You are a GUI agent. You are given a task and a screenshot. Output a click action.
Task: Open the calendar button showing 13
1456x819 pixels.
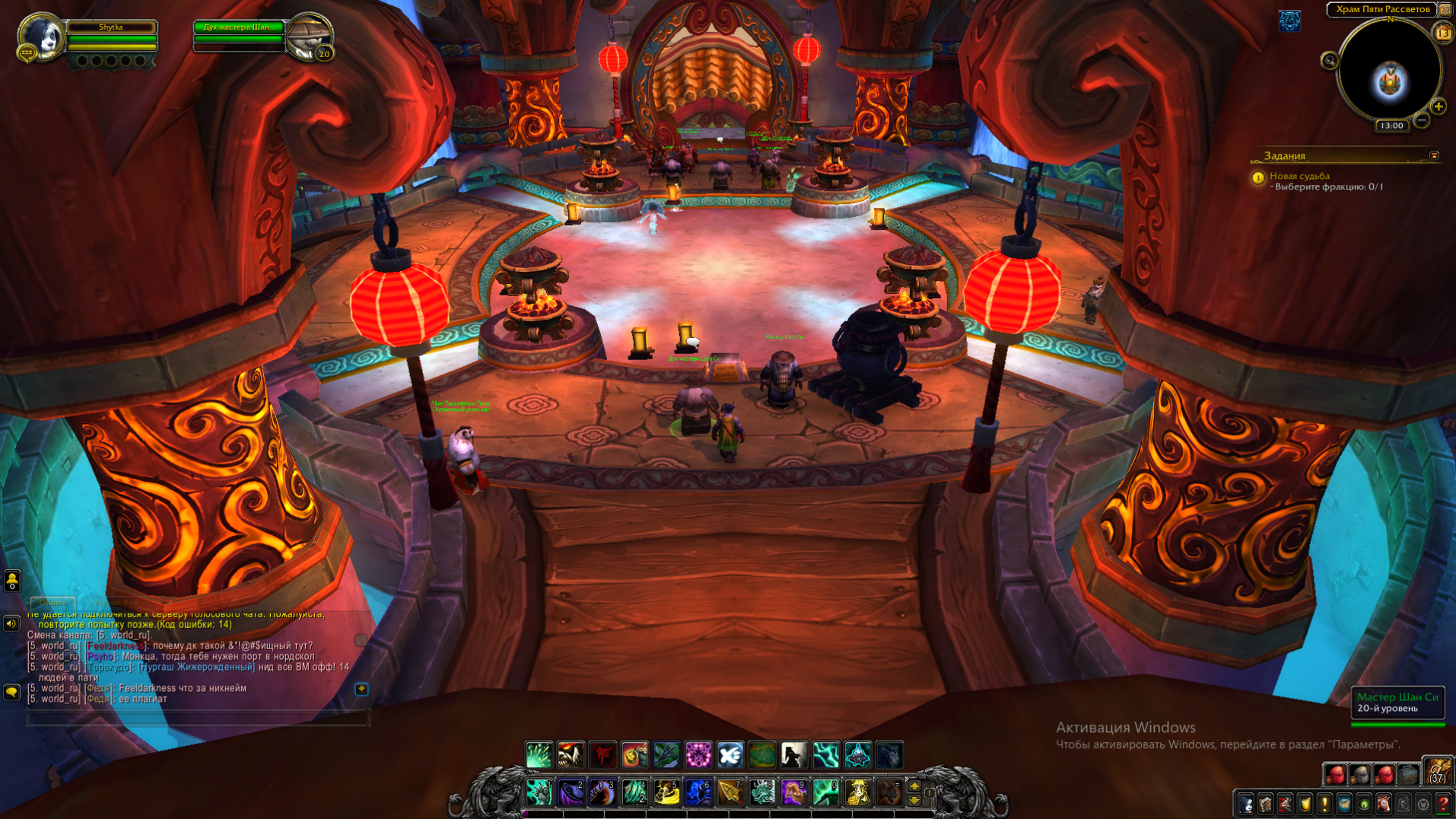tap(1442, 33)
